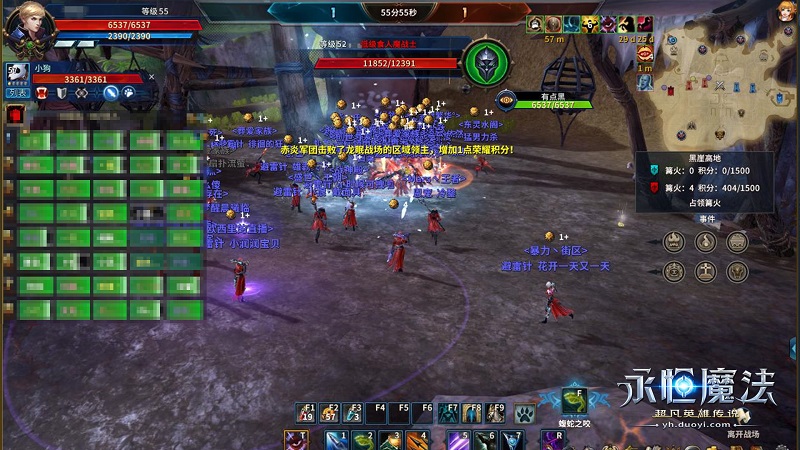
Task: Click the paw print button on hotbar
Action: point(523,412)
